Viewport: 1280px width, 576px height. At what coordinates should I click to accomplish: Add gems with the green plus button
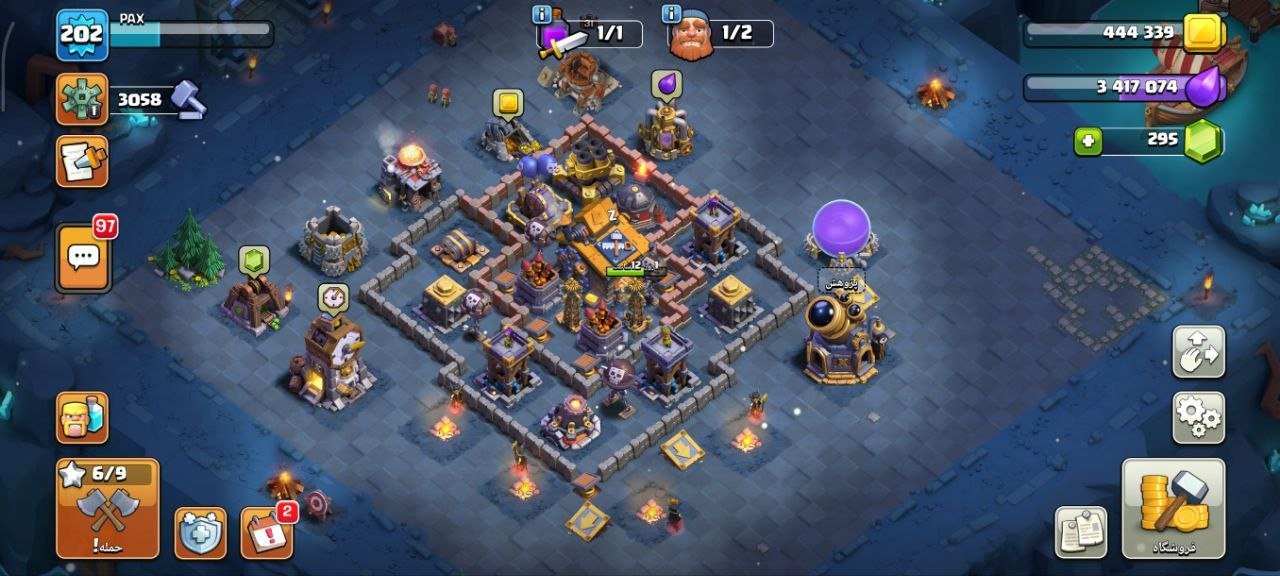coord(1088,141)
